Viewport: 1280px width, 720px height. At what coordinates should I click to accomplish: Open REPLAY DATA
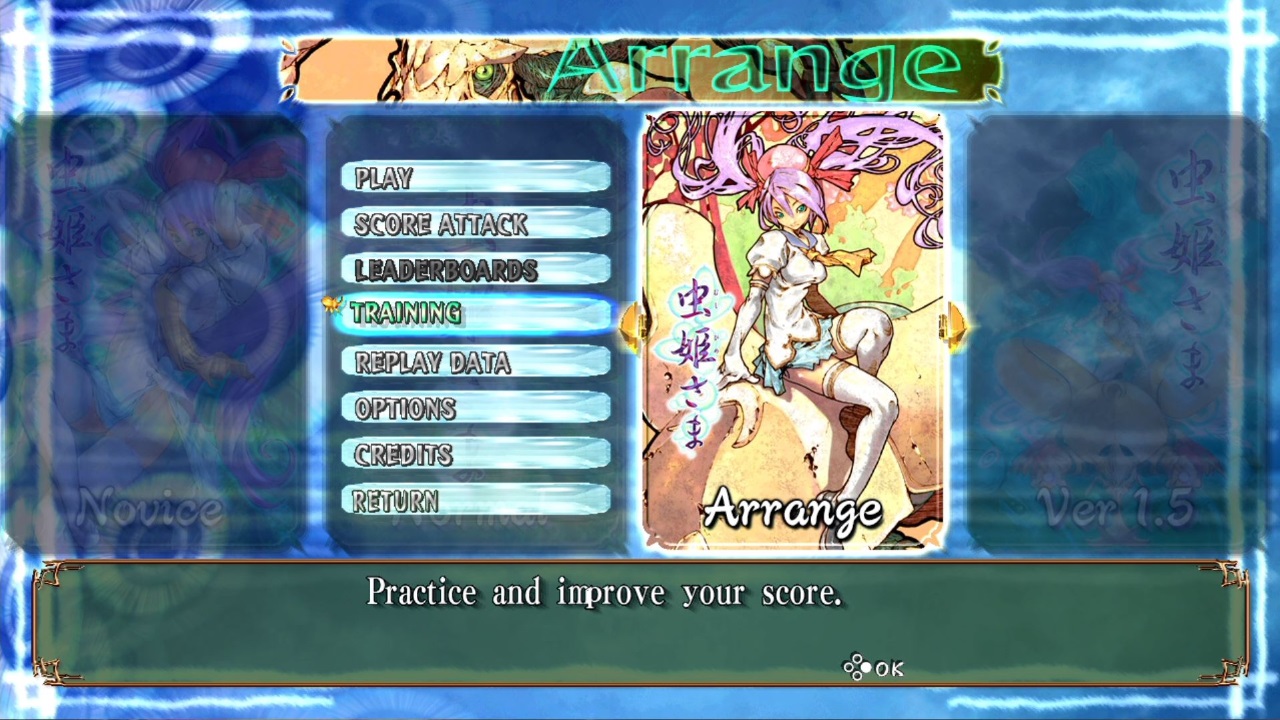point(476,362)
